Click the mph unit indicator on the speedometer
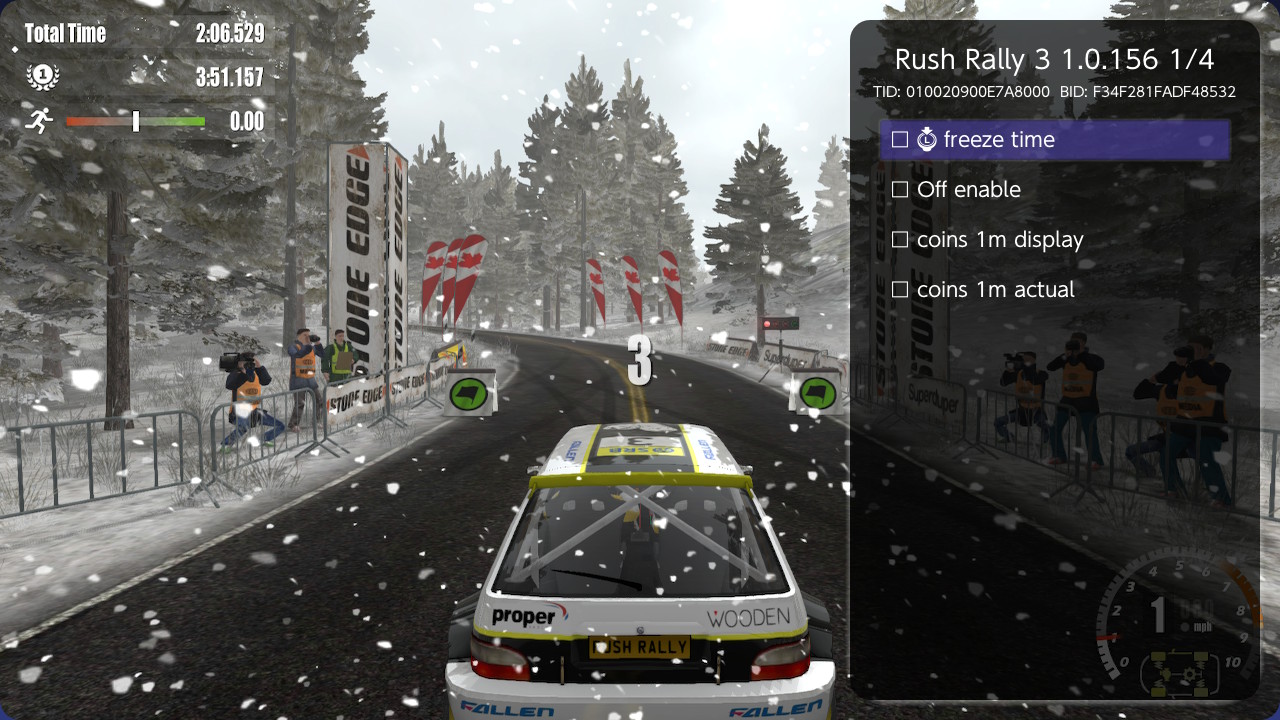 [x=1202, y=626]
